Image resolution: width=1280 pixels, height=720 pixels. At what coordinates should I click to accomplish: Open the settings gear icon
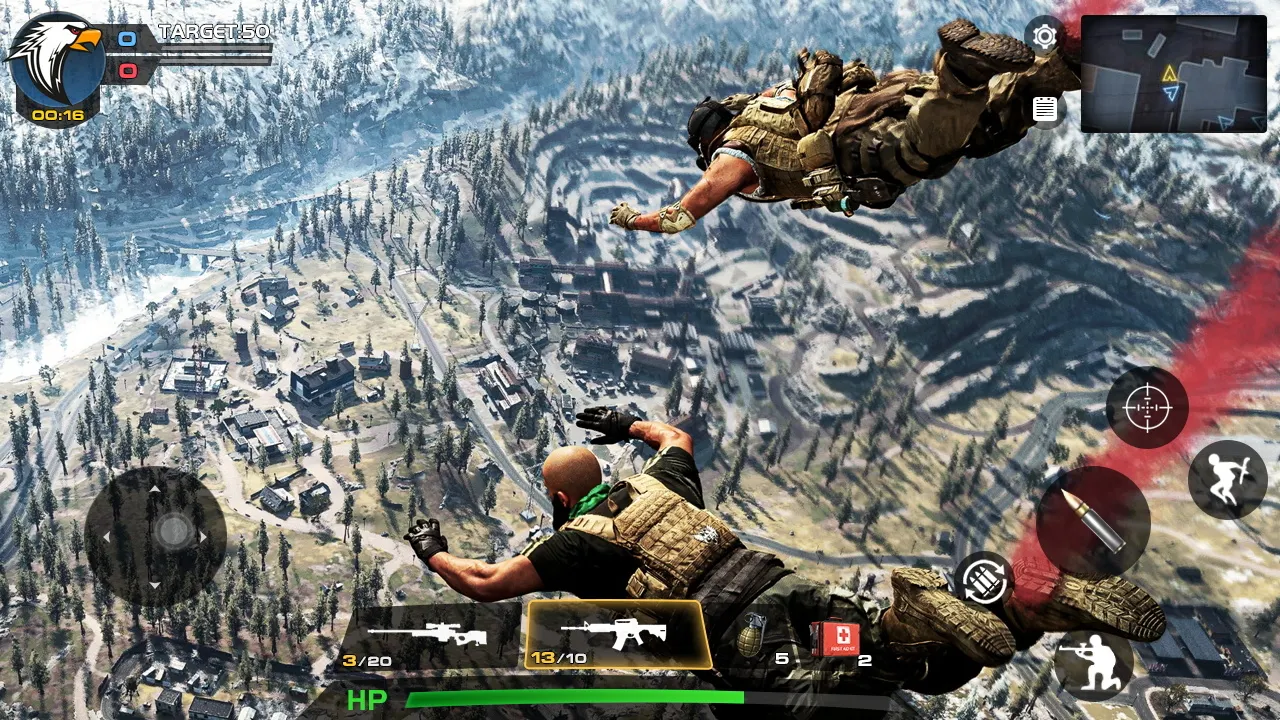click(x=1044, y=37)
